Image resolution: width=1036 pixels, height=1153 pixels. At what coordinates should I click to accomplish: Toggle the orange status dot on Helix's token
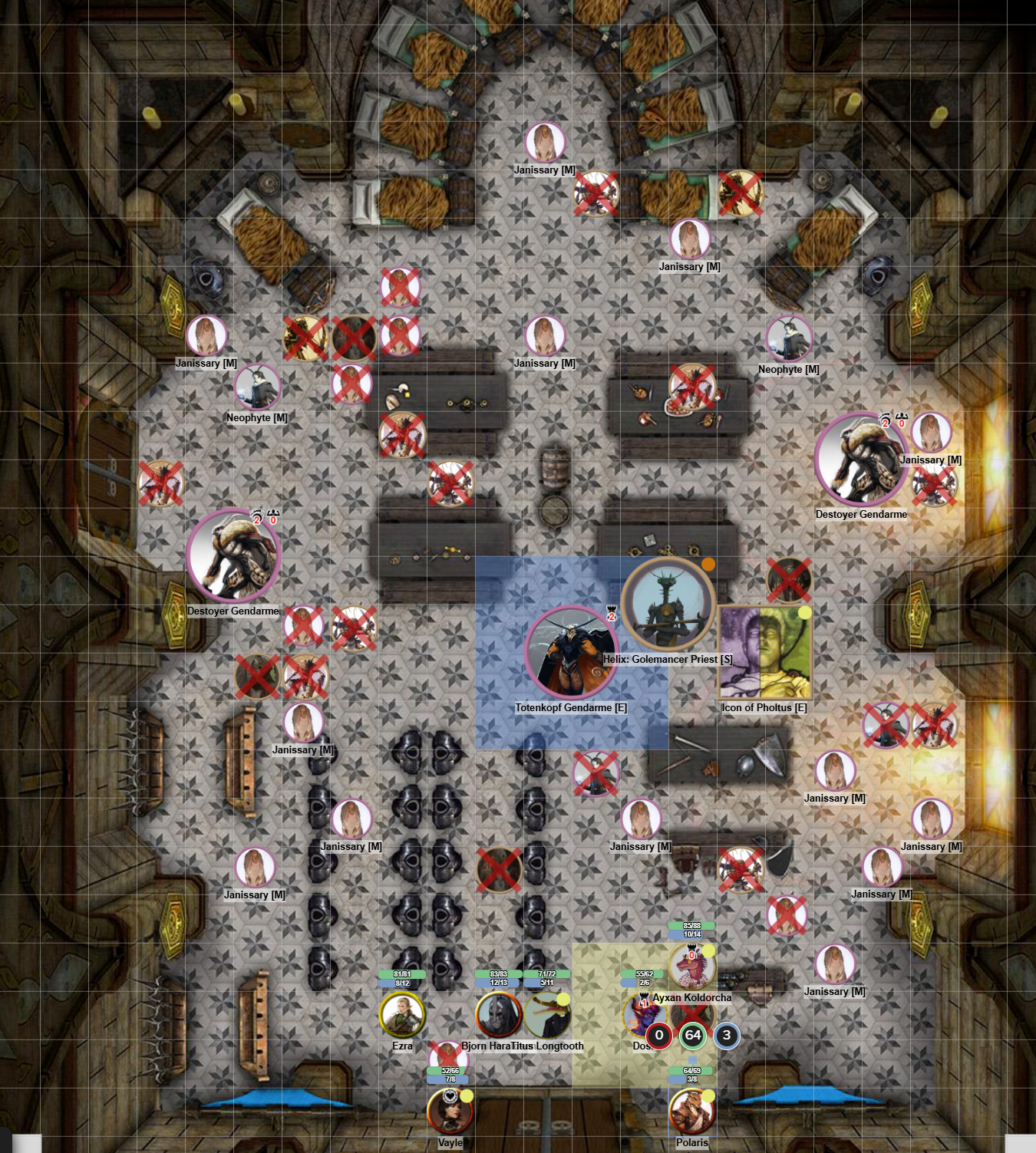click(x=708, y=565)
